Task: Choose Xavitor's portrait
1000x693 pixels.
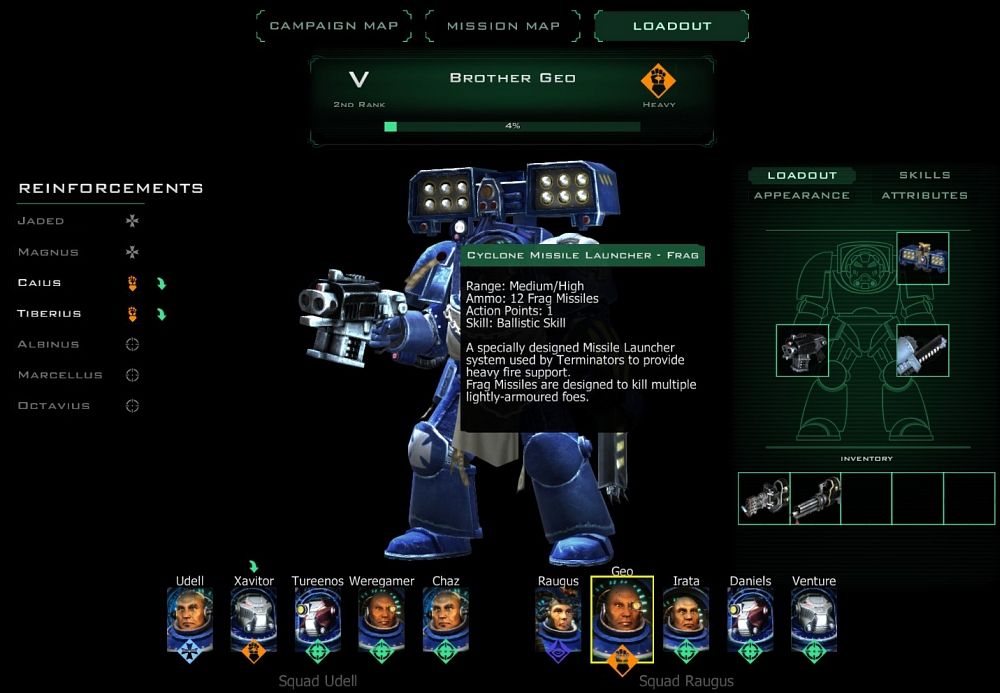Action: coord(253,613)
